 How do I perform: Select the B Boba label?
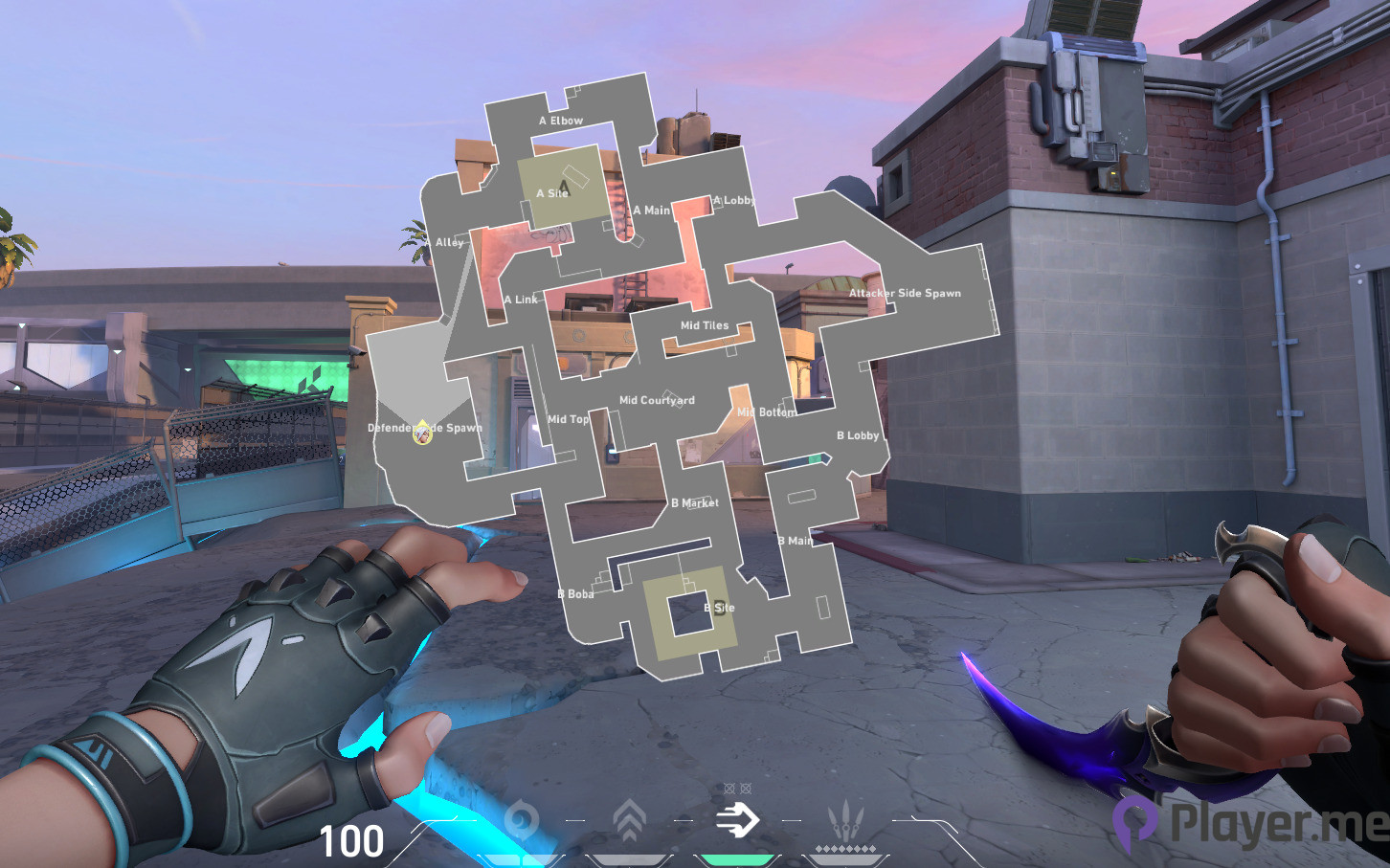point(575,594)
